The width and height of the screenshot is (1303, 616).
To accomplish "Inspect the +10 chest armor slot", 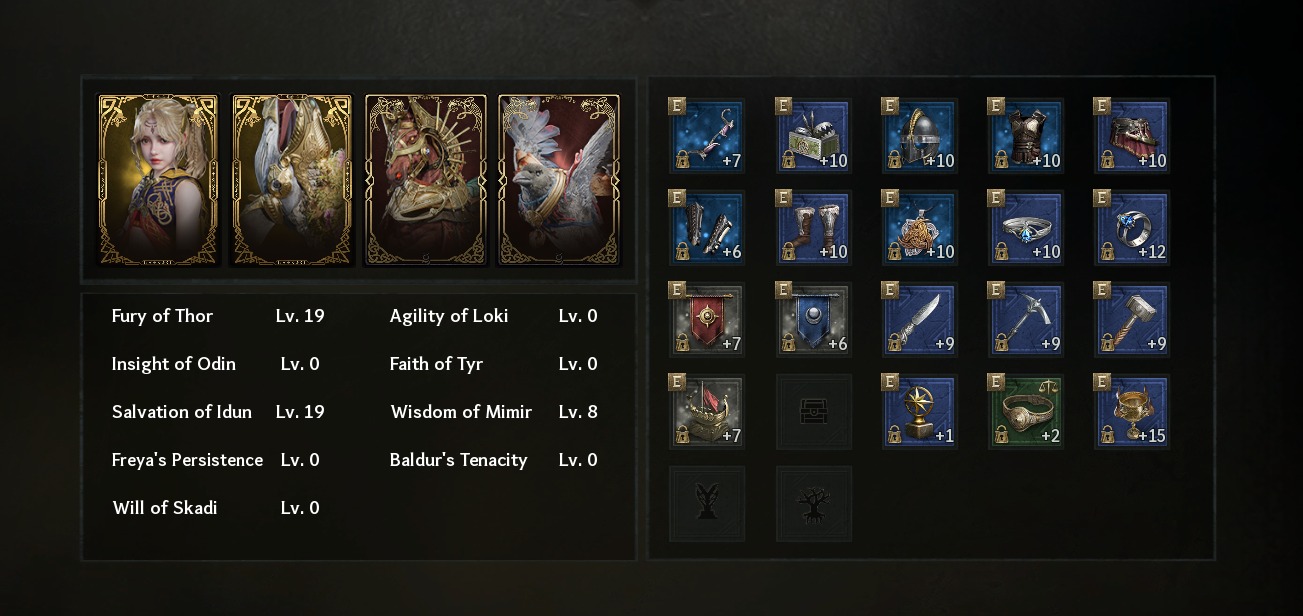I will tap(1025, 136).
